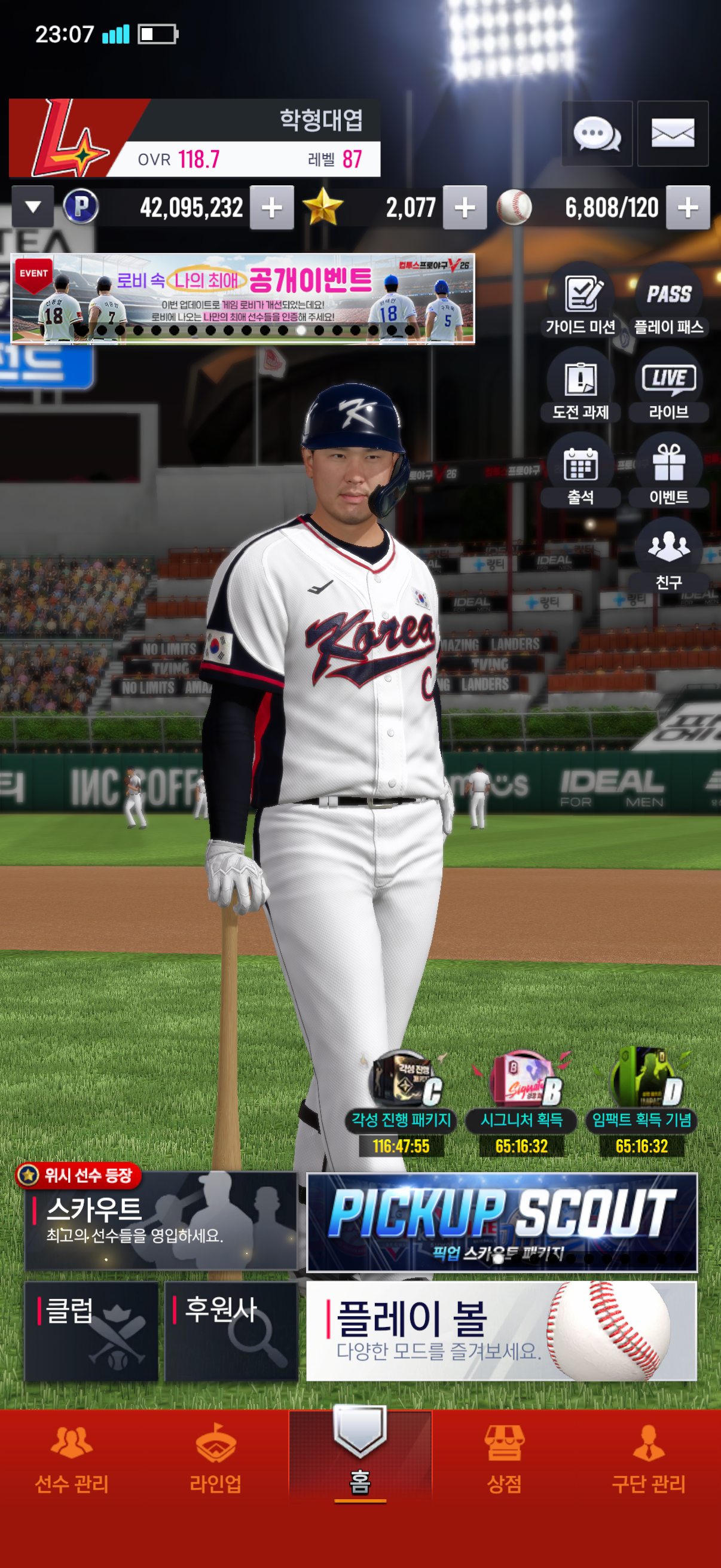The width and height of the screenshot is (721, 1568).
Task: Add more gold stars with plus button
Action: (x=465, y=208)
